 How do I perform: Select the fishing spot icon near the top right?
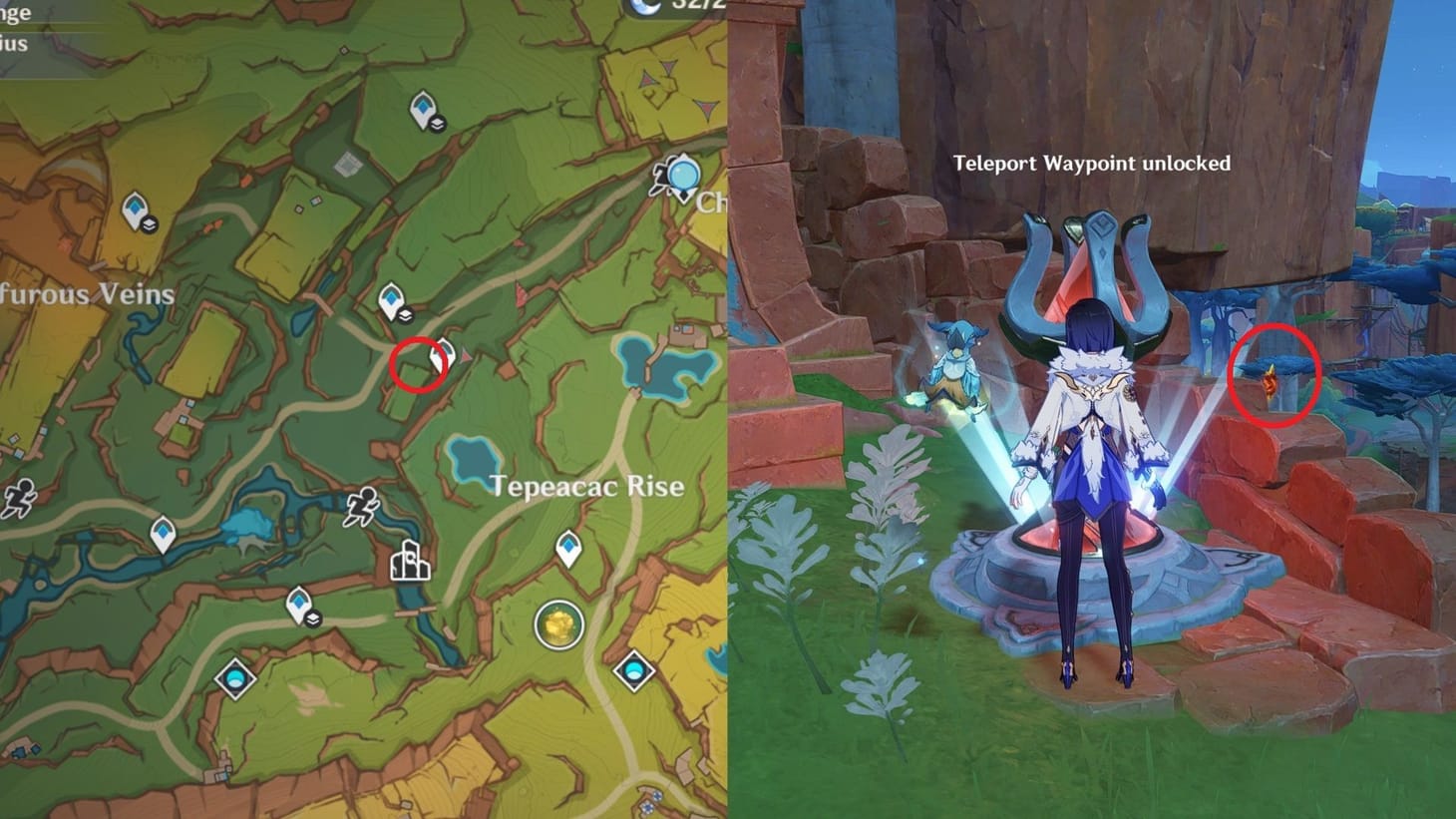tap(681, 176)
